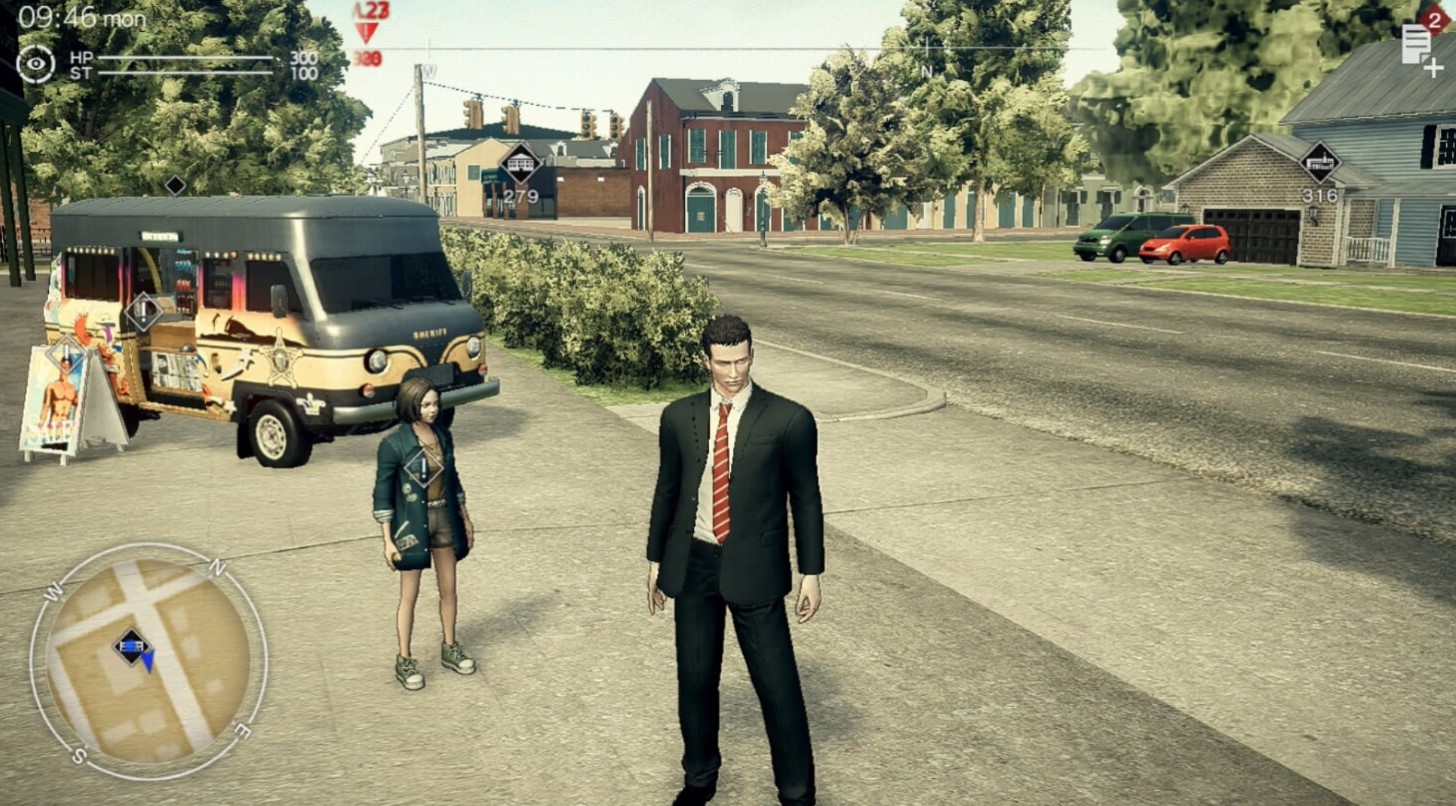1456x806 pixels.
Task: Open the notes icon with the red 2 badge
Action: point(1418,45)
